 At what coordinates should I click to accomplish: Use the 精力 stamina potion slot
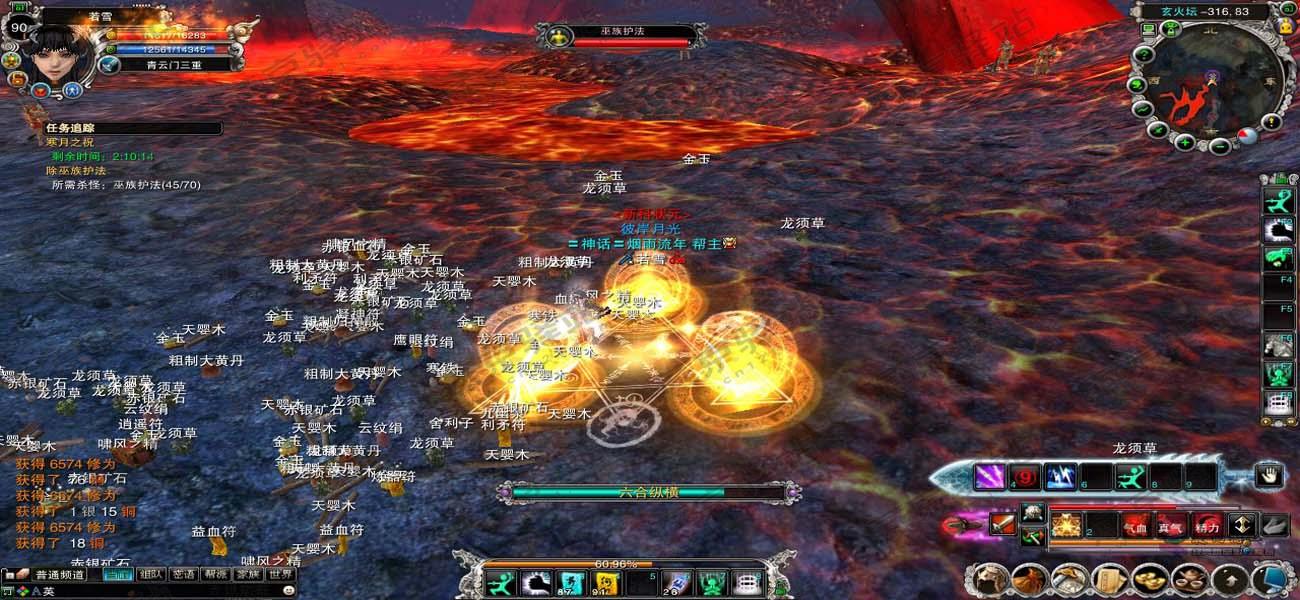[x=1207, y=525]
